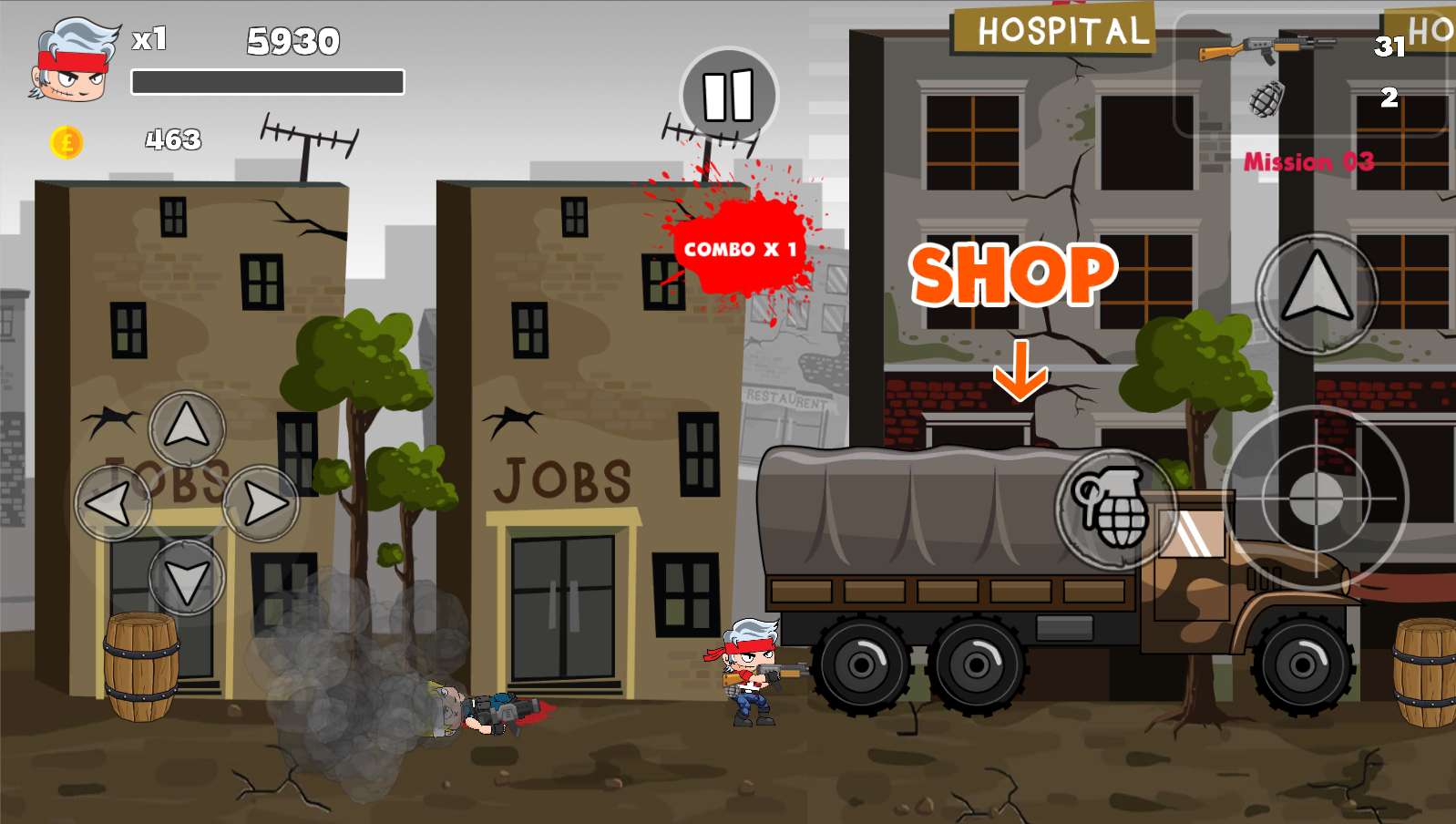The width and height of the screenshot is (1456, 824).
Task: Enter the SHOP below the orange arrow
Action: coord(1014,273)
